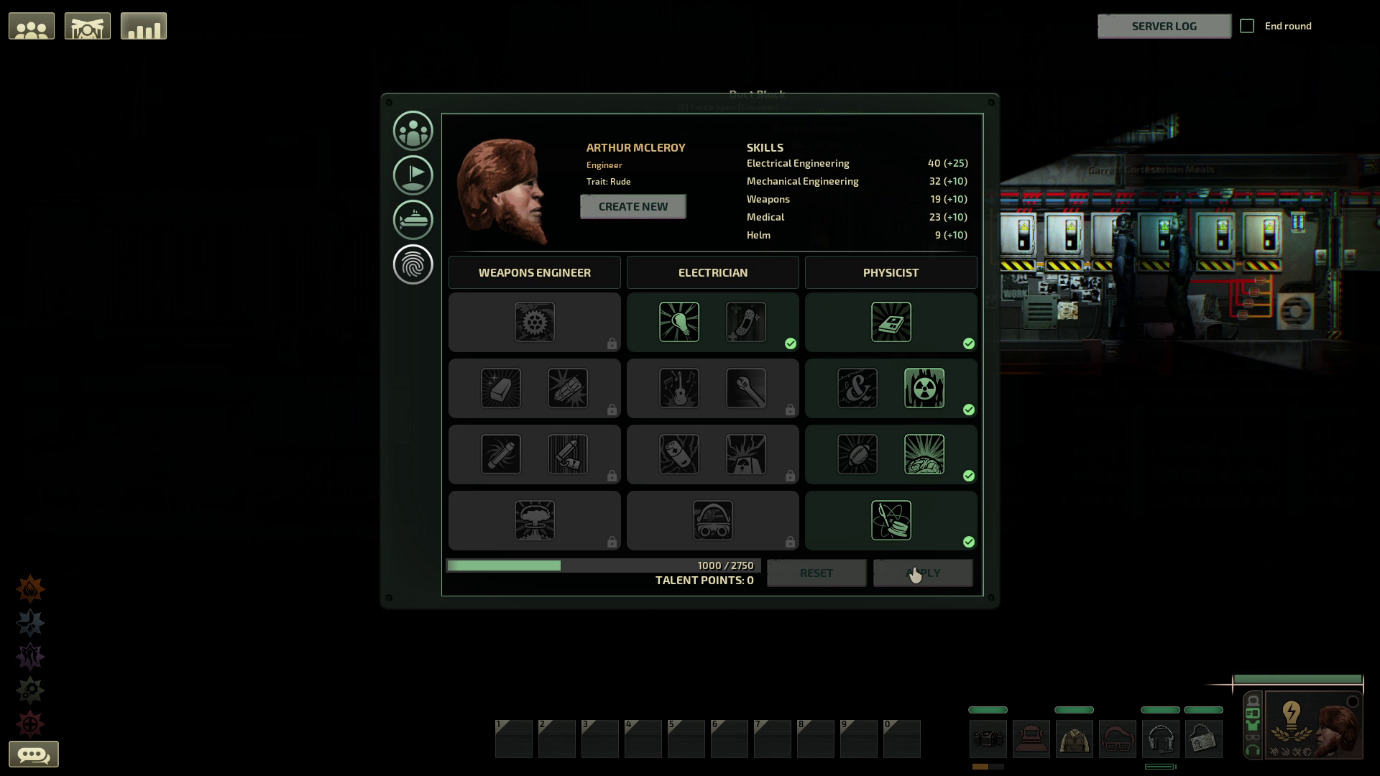Select the Weapons Engineer gear talent

click(534, 322)
